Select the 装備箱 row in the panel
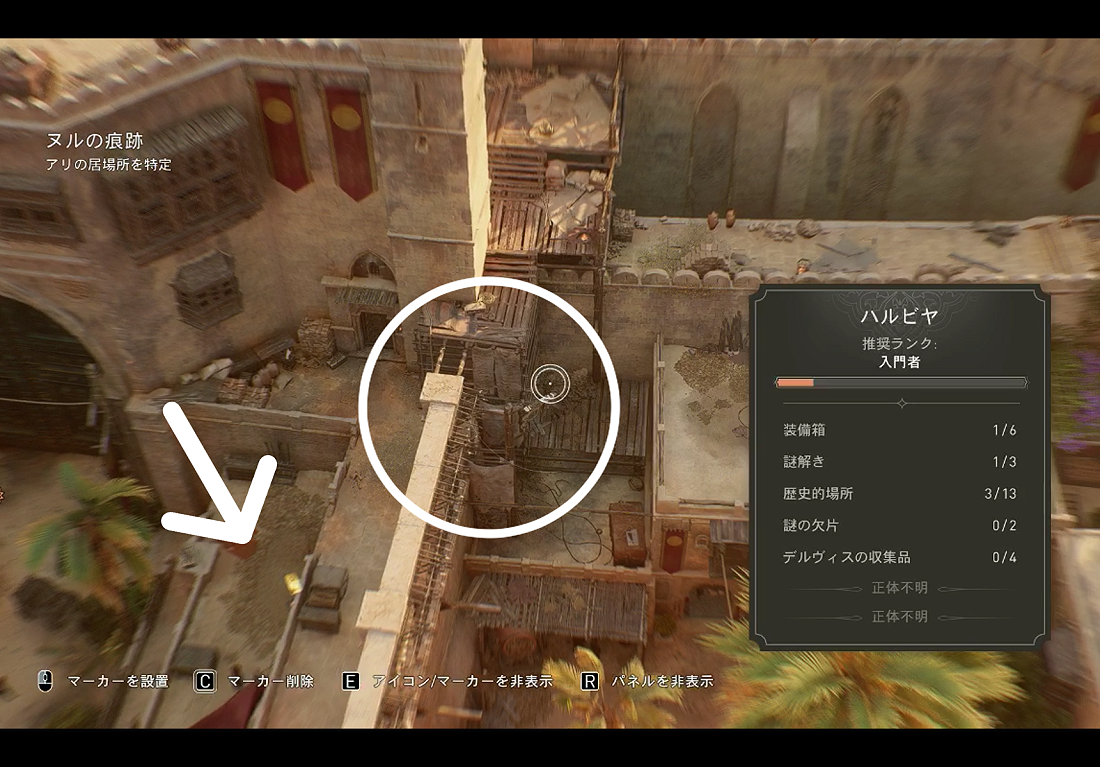The image size is (1100, 767). 900,430
